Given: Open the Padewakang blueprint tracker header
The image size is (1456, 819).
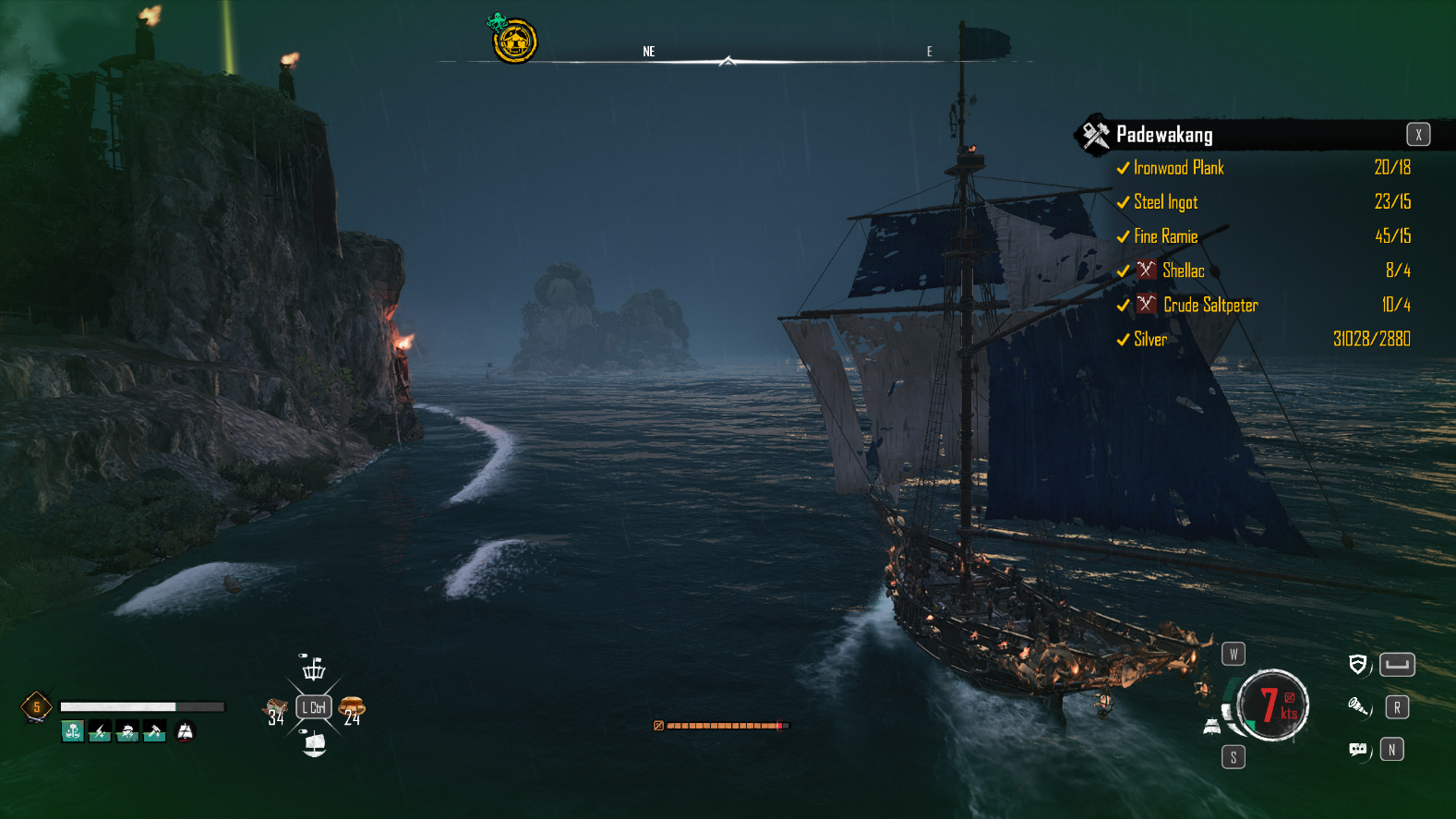Looking at the screenshot, I should pos(1163,135).
